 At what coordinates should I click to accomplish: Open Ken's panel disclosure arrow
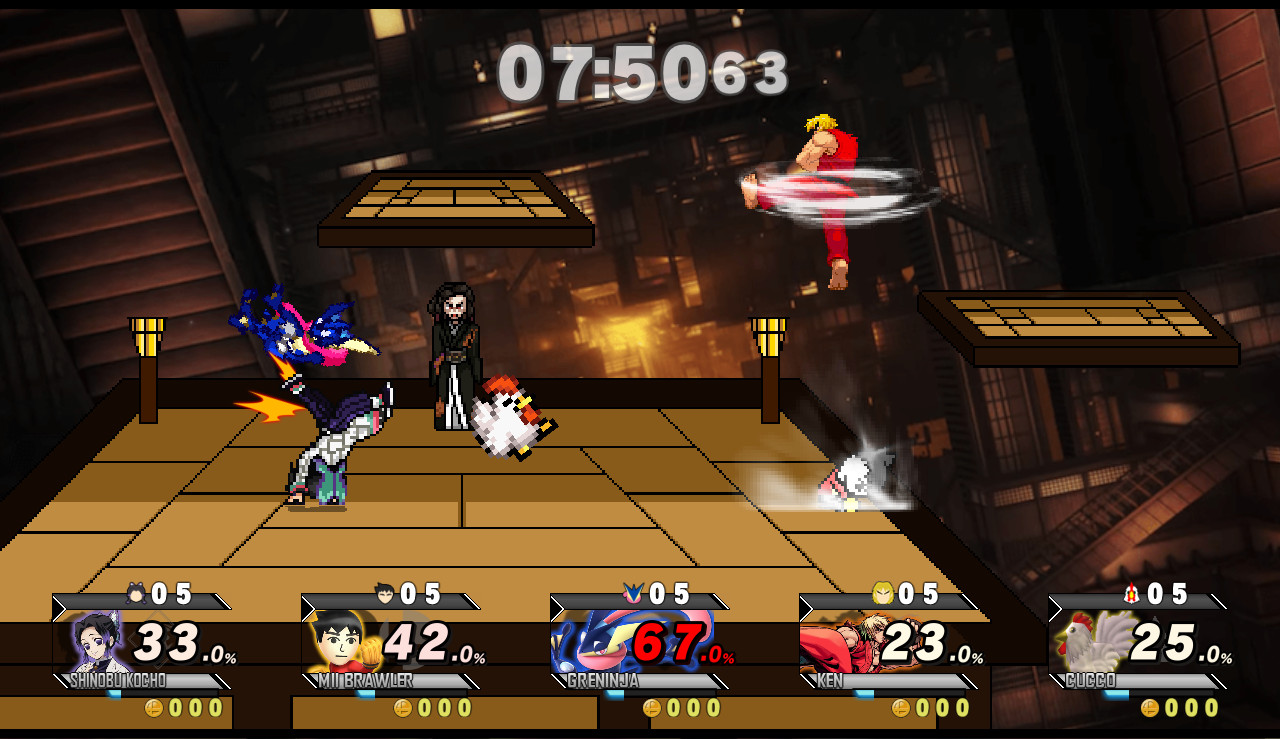[x=804, y=604]
